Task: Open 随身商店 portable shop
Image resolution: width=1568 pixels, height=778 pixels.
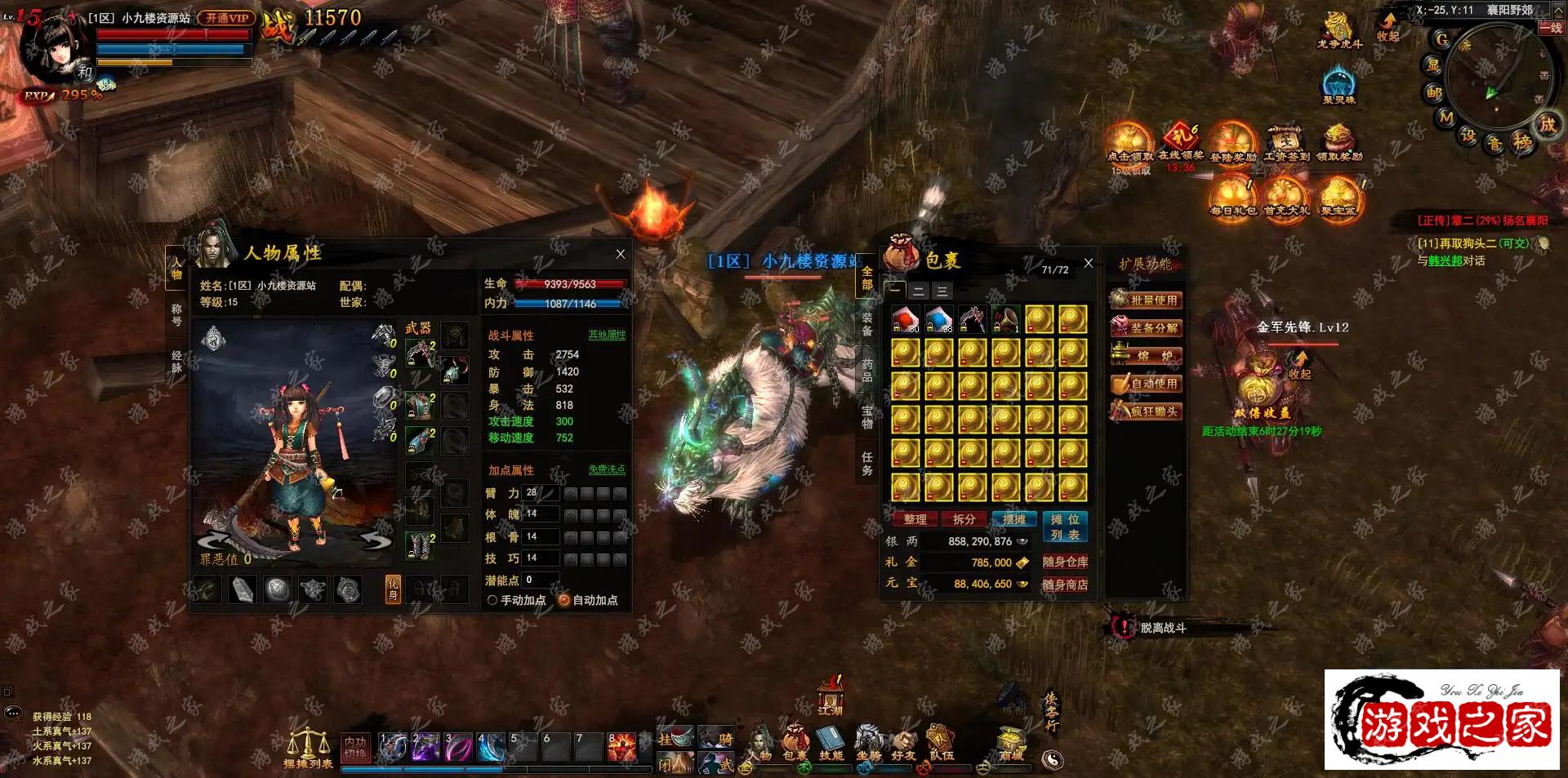Action: [x=1065, y=585]
